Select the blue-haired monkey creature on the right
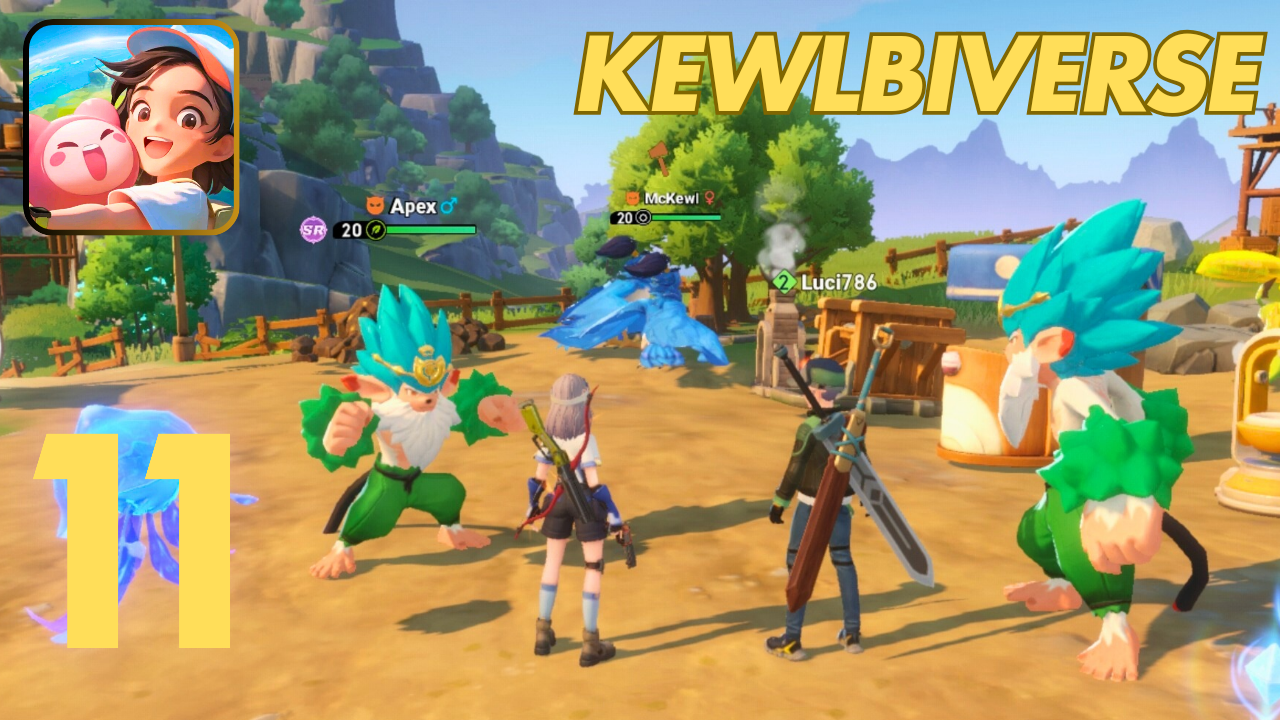Image resolution: width=1280 pixels, height=720 pixels. coord(1080,450)
